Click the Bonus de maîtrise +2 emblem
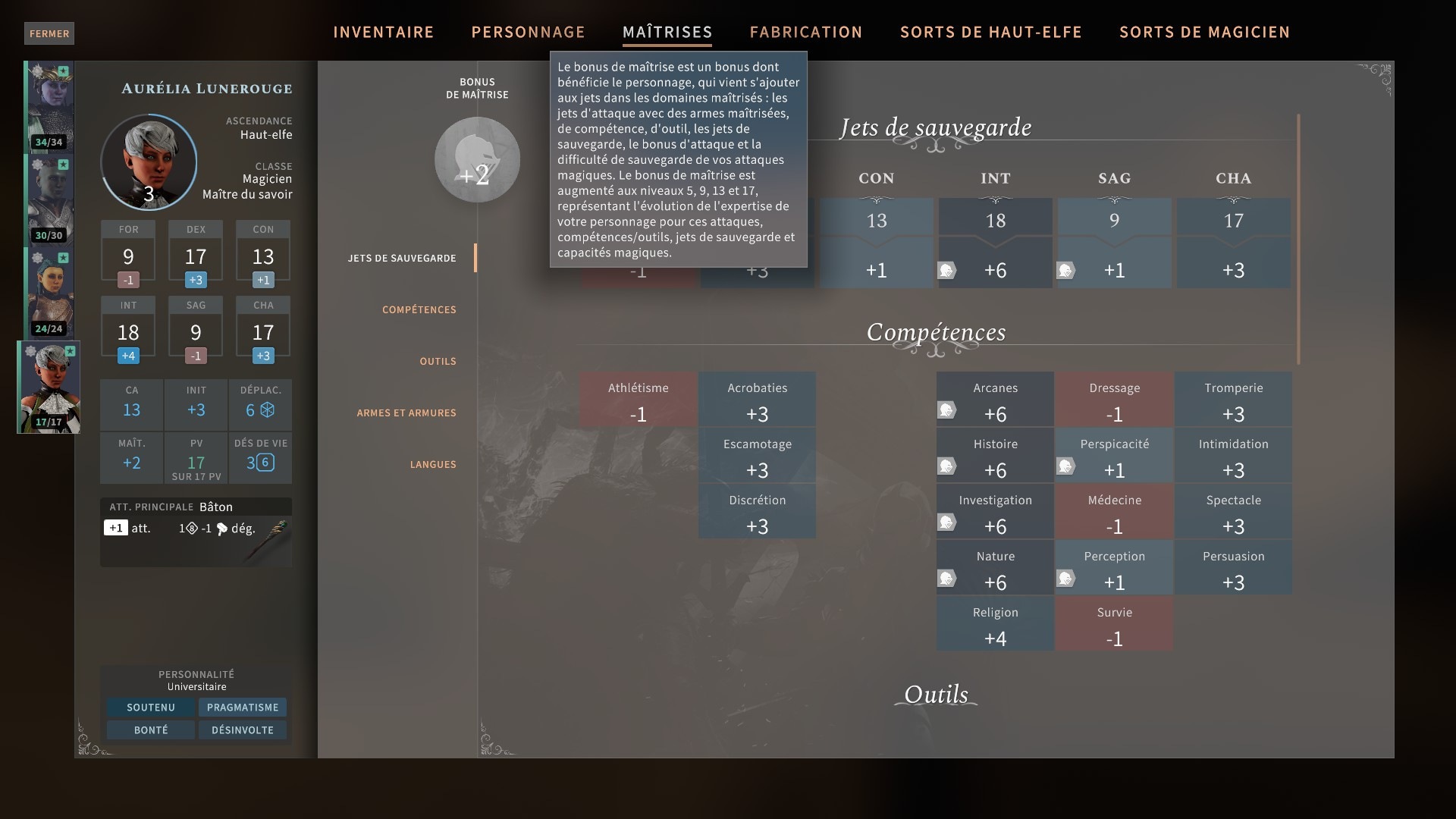Screen dimensions: 1456x819 tap(477, 160)
